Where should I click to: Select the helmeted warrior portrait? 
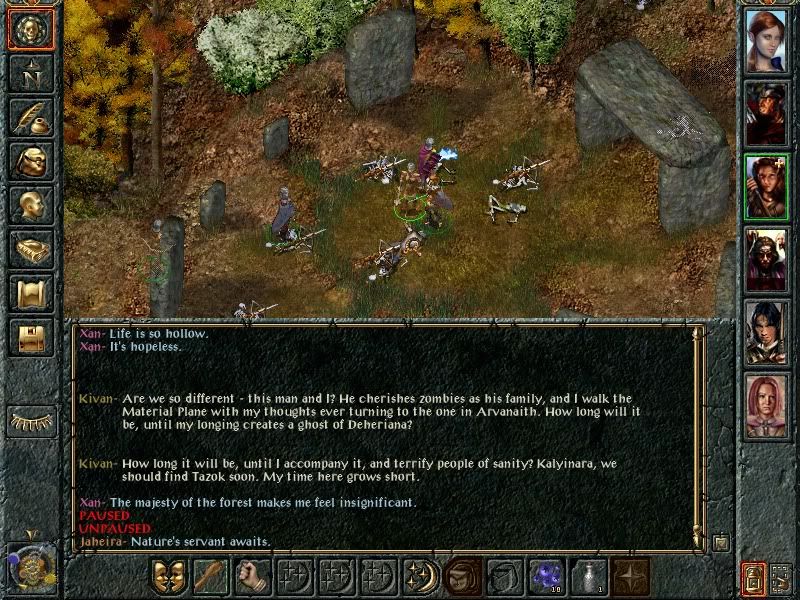click(x=767, y=113)
